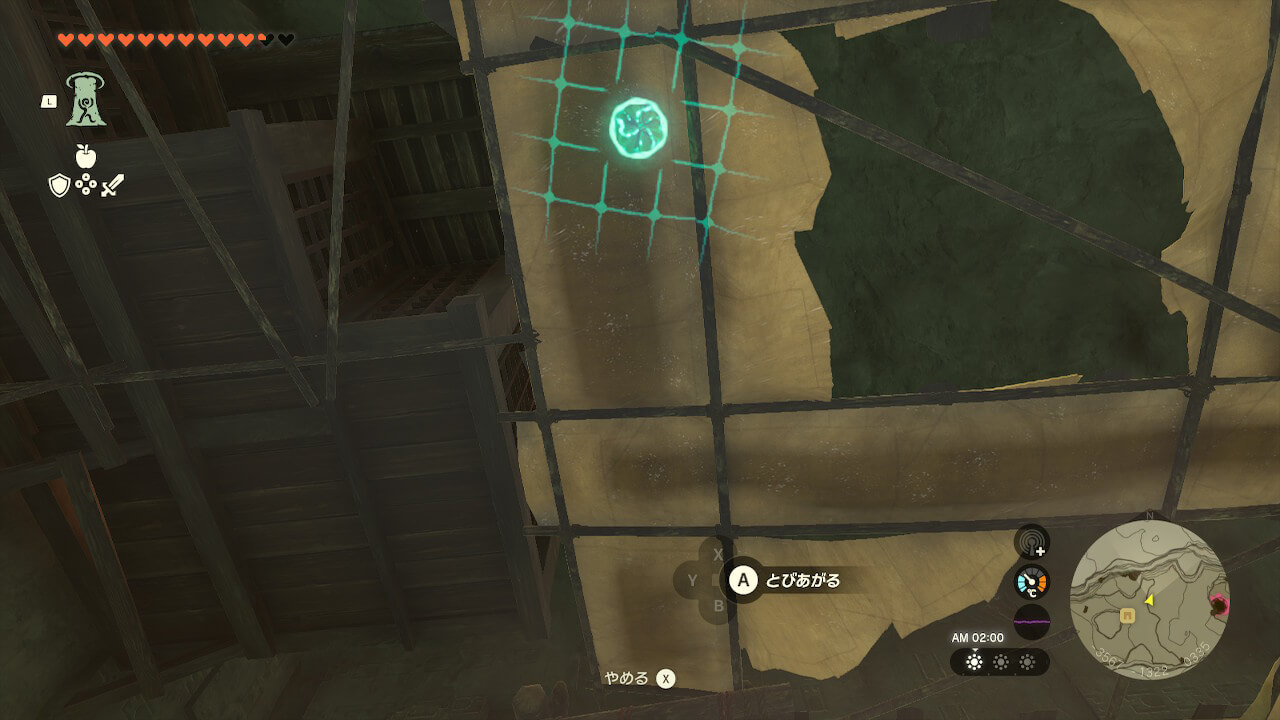Check the temperature gauge icon

tap(1031, 581)
